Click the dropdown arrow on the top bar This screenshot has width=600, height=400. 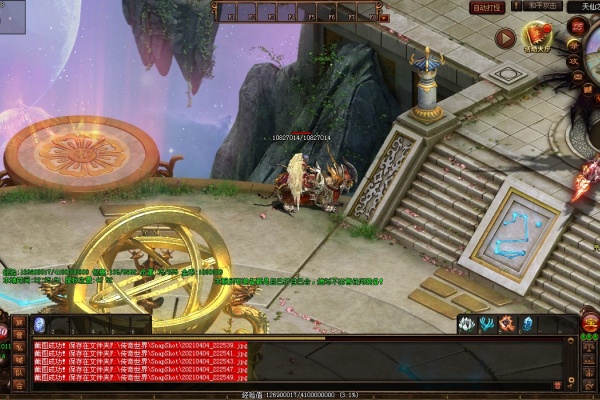[384, 17]
